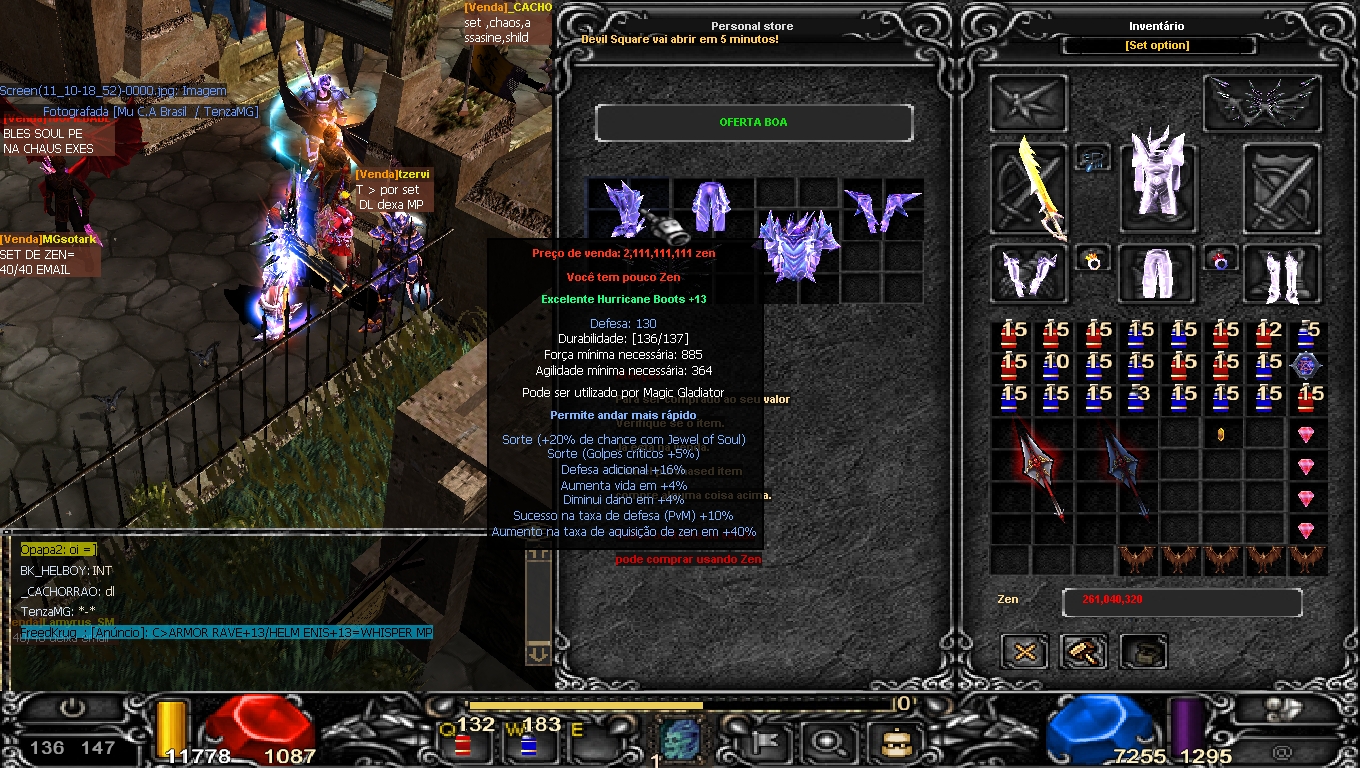The image size is (1360, 768).
Task: Select the equipped white armor slot
Action: click(x=1156, y=178)
